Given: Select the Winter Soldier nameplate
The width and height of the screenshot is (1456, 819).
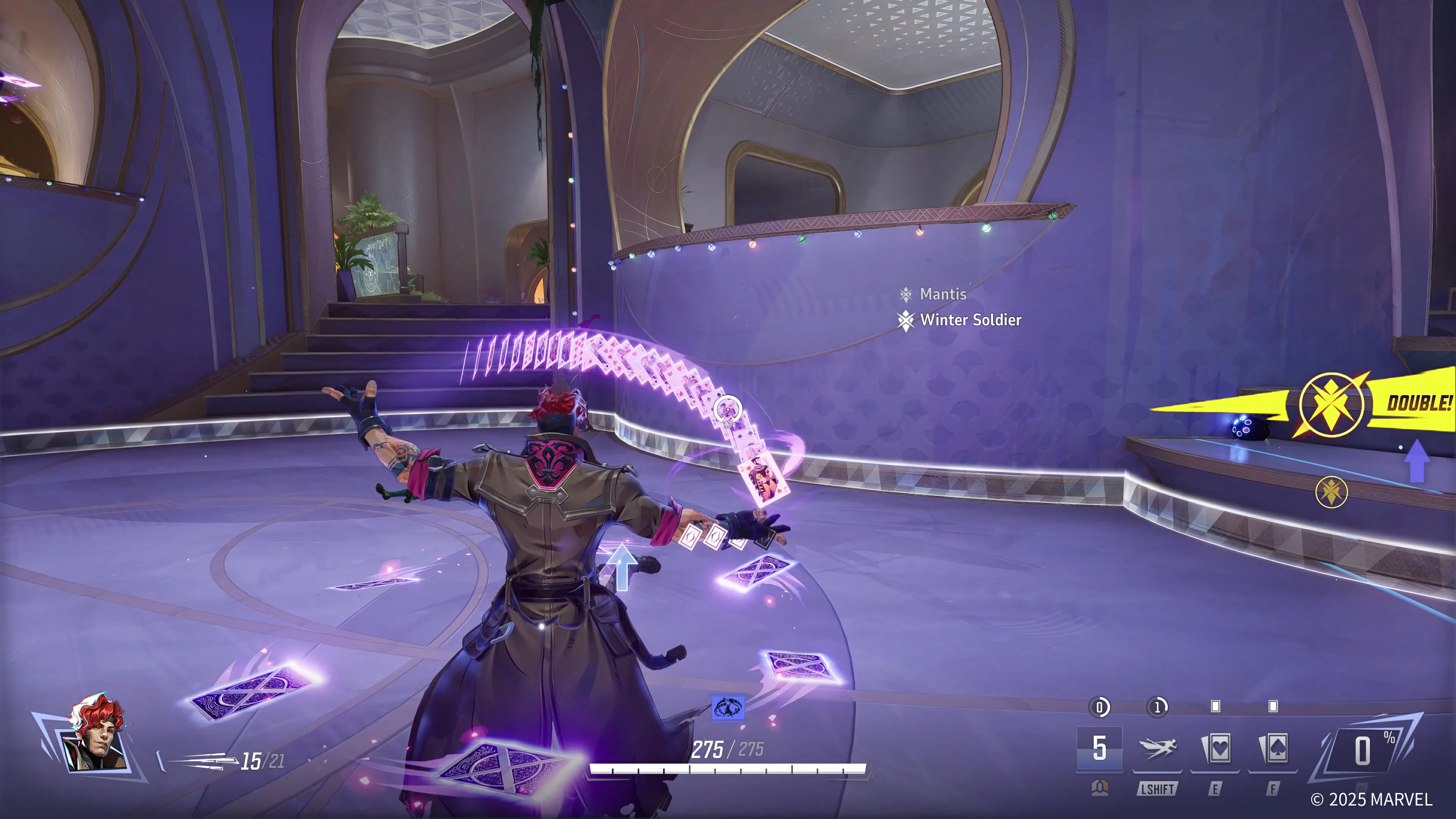Looking at the screenshot, I should 971,320.
